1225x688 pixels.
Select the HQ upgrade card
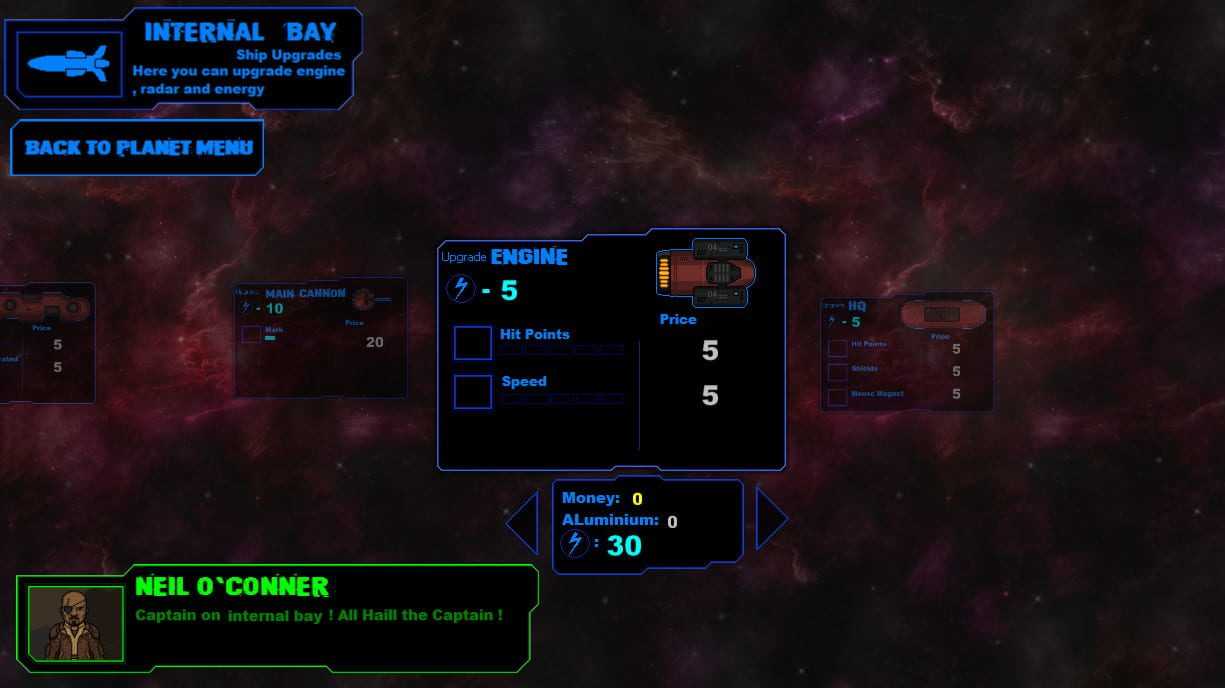tap(906, 351)
